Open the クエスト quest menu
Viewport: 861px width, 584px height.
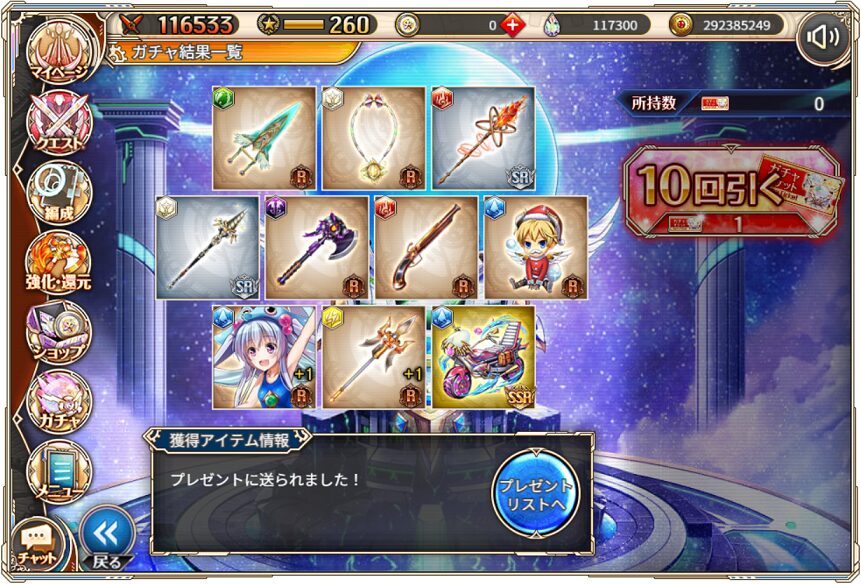pyautogui.click(x=58, y=127)
